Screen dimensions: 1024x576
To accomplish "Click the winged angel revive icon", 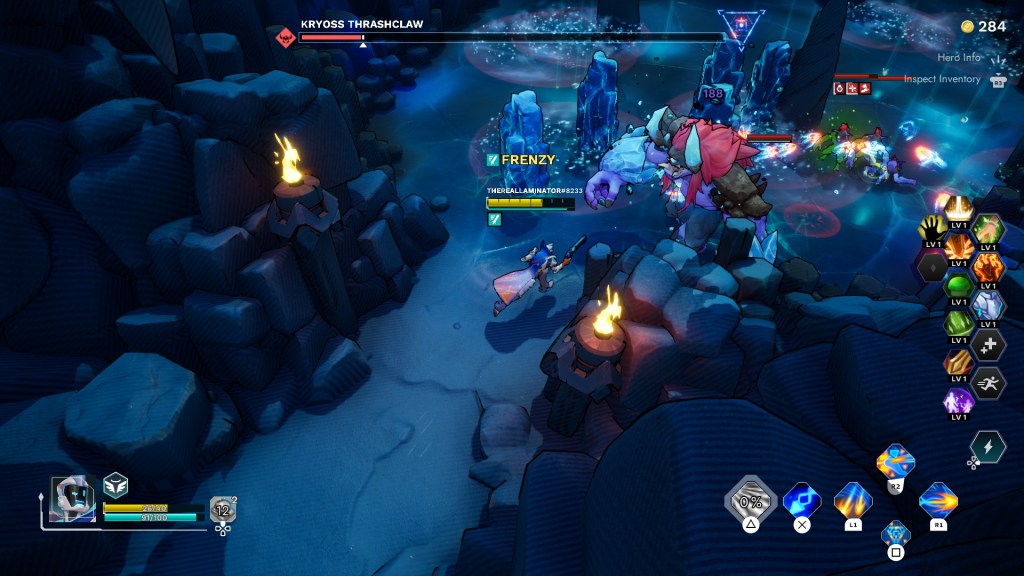I will pos(116,485).
